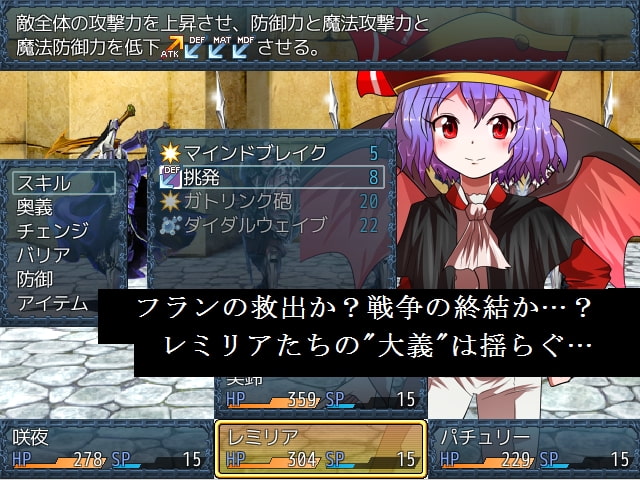The image size is (640, 480).
Task: Choose the ガトリンク砲 skill
Action: click(268, 201)
